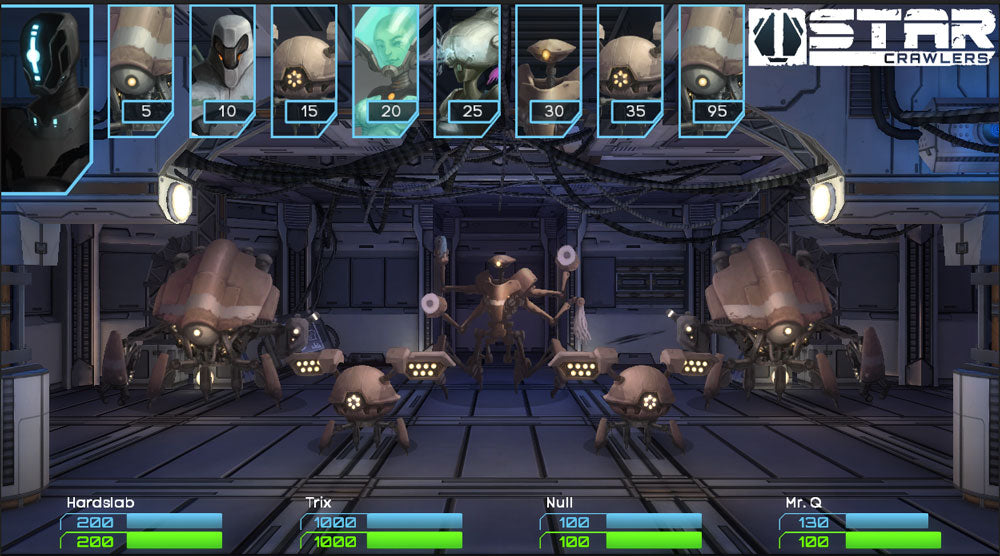1000x556 pixels.
Task: Select the turn-order portrait marked 95
Action: click(712, 70)
